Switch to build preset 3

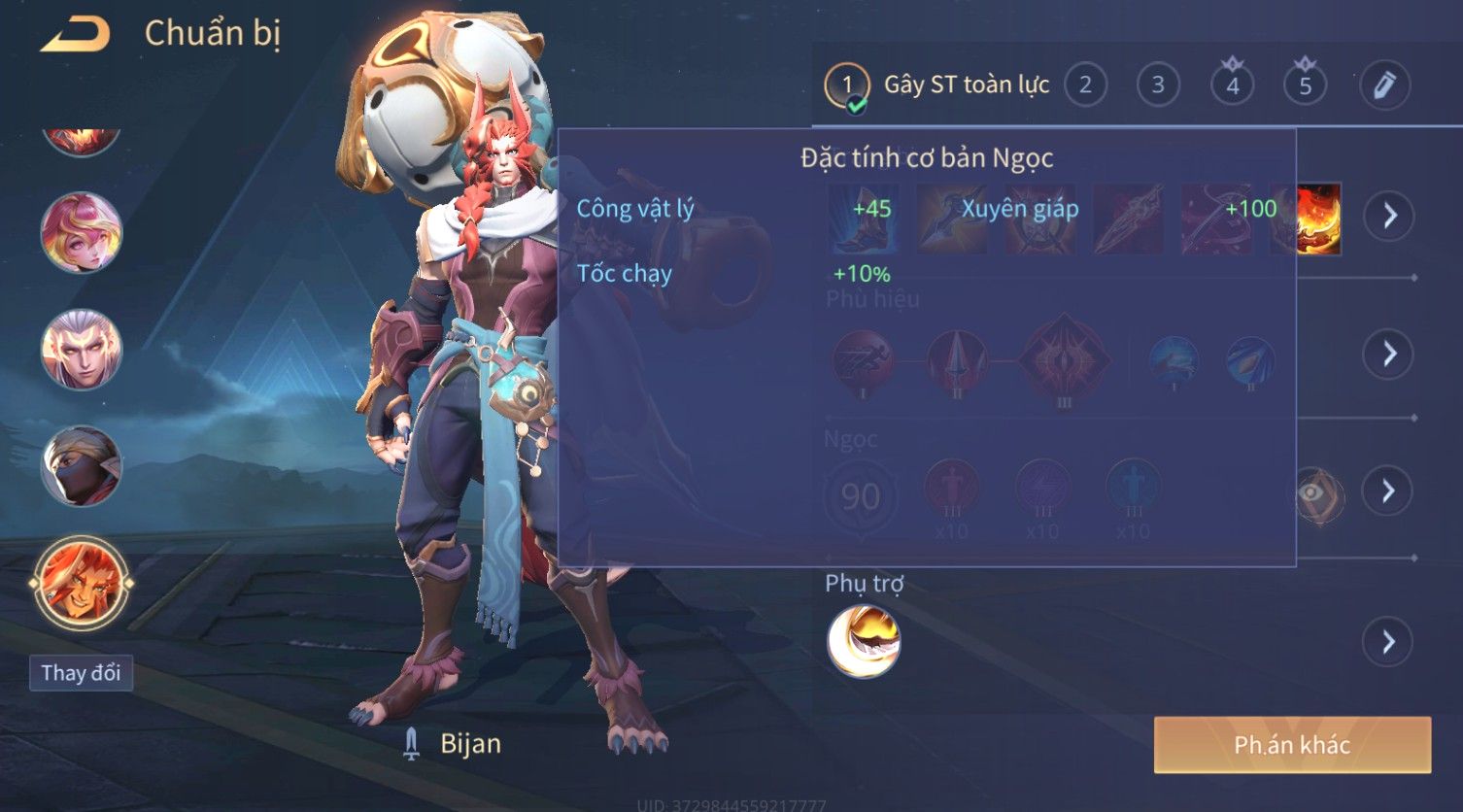[1158, 85]
